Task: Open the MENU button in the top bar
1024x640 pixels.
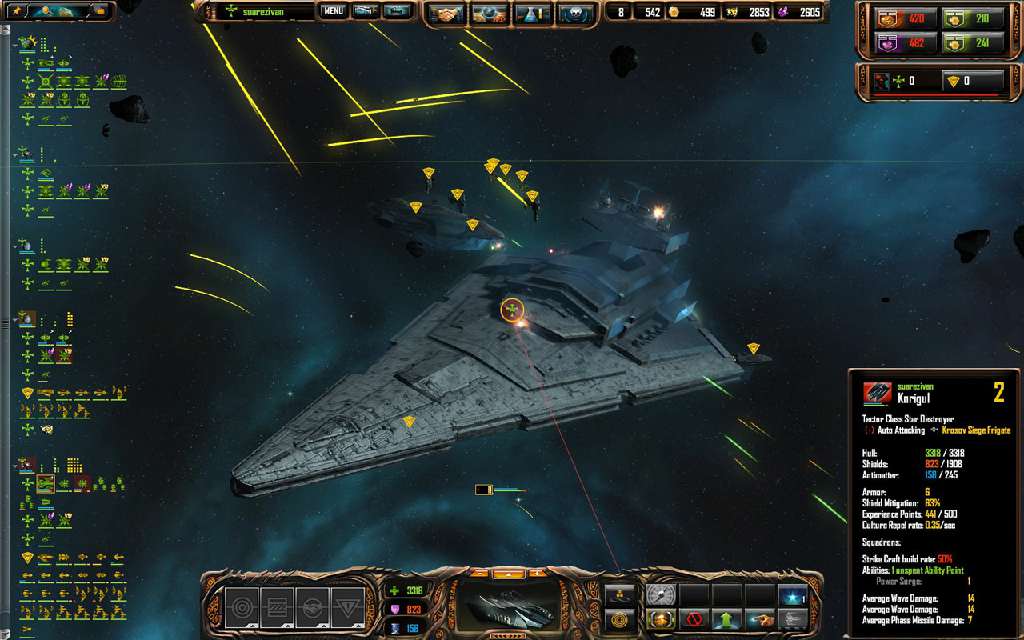Action: (333, 12)
